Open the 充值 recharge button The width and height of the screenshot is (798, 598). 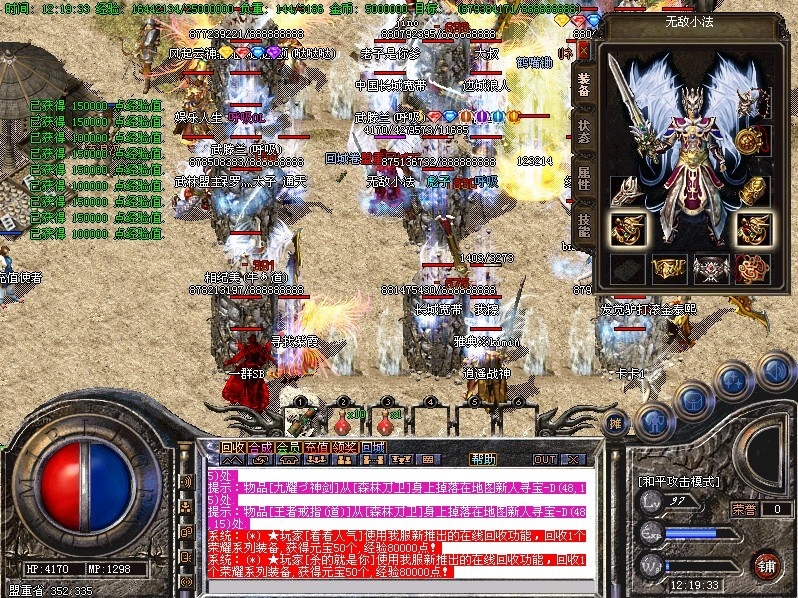point(316,447)
